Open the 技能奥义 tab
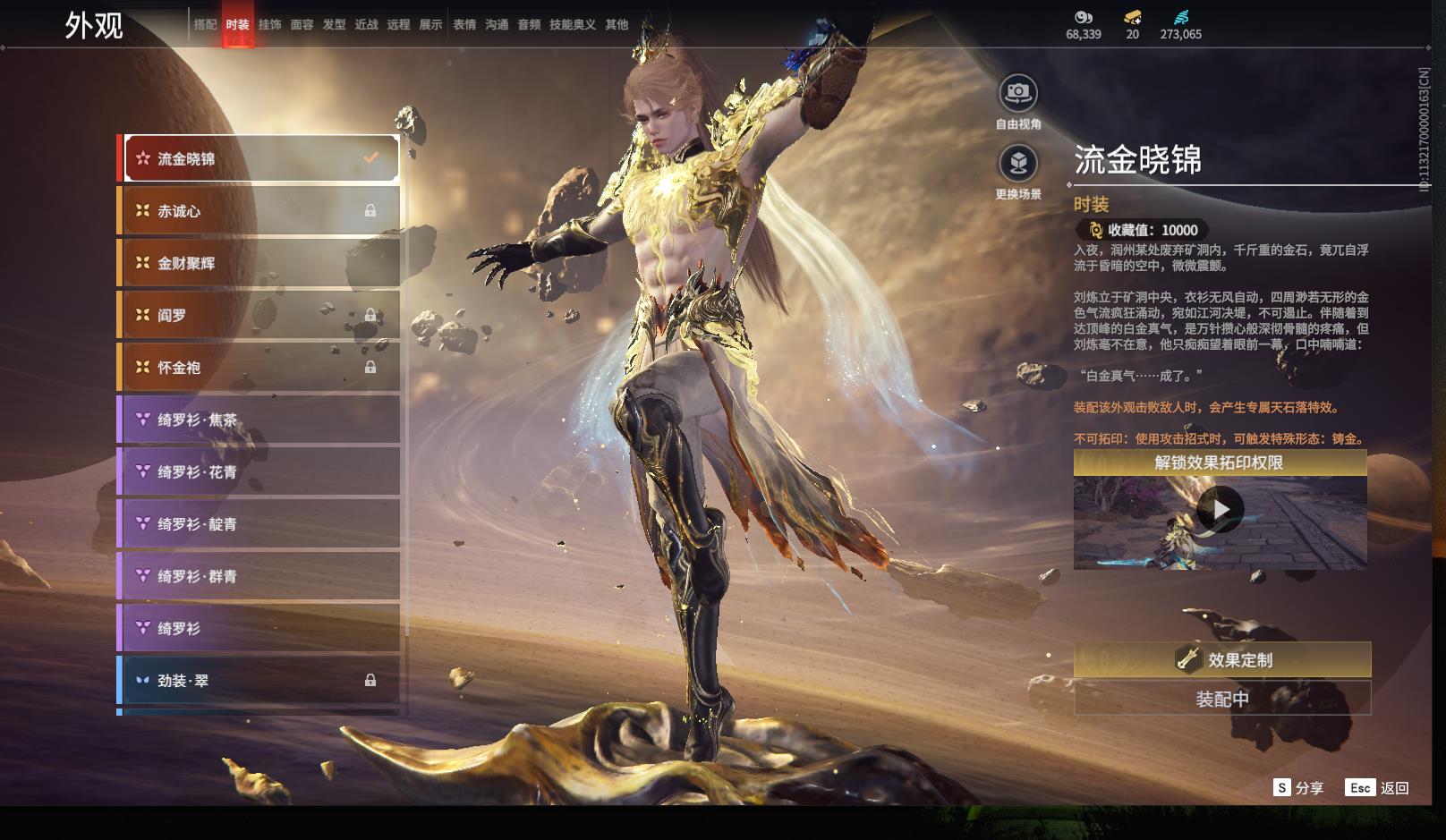The height and width of the screenshot is (840, 1446). [572, 25]
